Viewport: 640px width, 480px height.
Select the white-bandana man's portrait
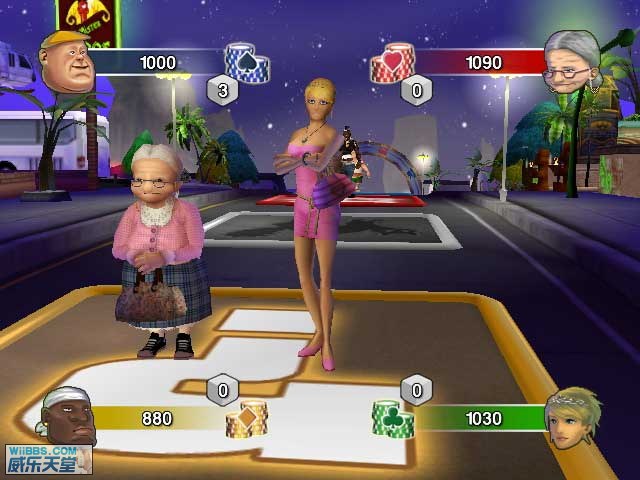pyautogui.click(x=70, y=415)
